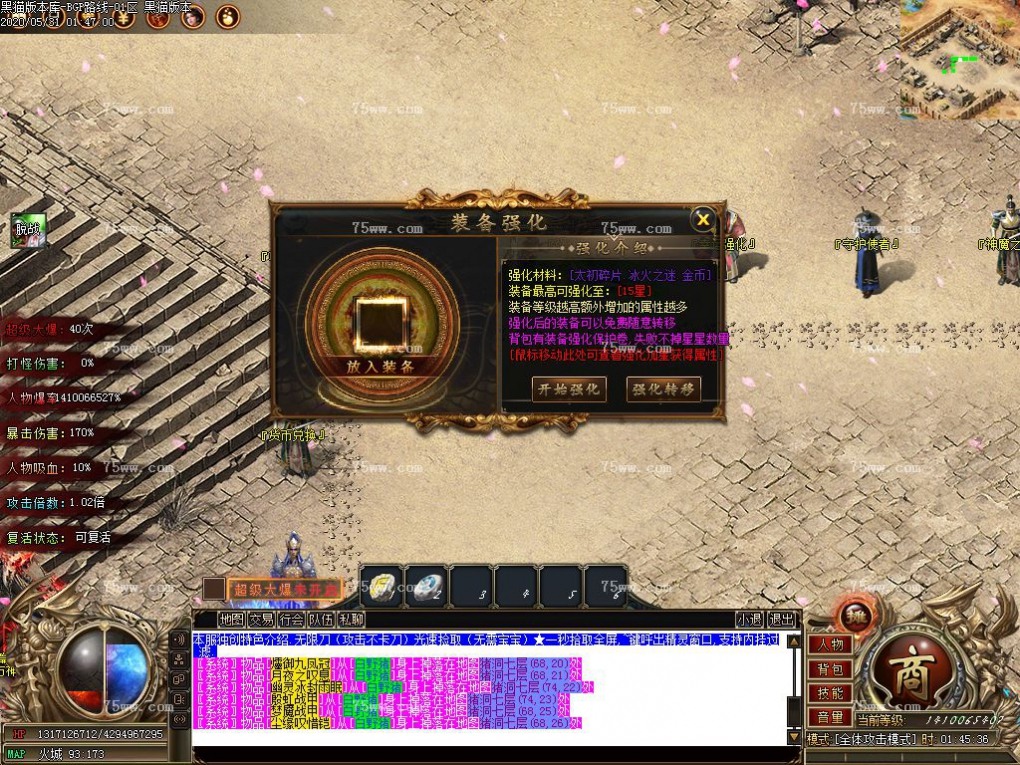
Task: Toggle the 超级大爆 button
Action: click(283, 589)
